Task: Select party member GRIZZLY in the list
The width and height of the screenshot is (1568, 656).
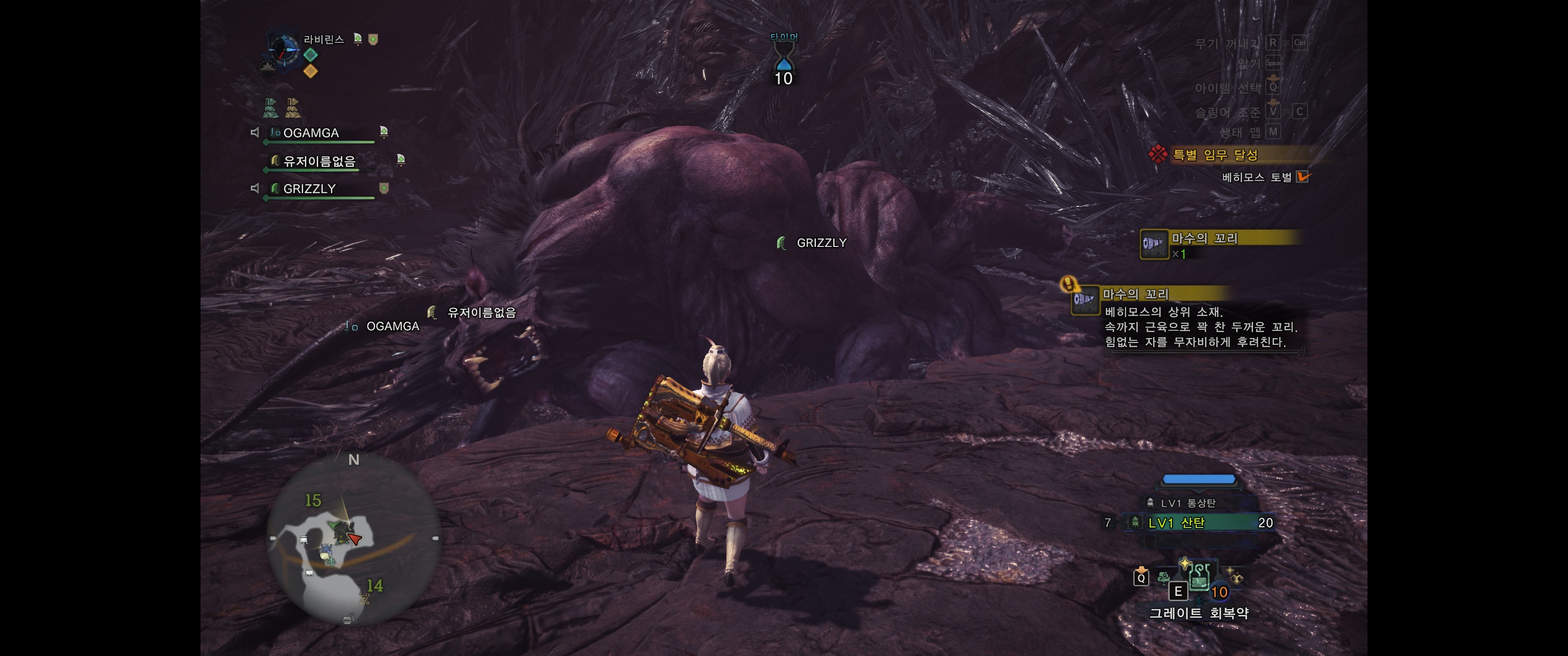Action: [310, 189]
